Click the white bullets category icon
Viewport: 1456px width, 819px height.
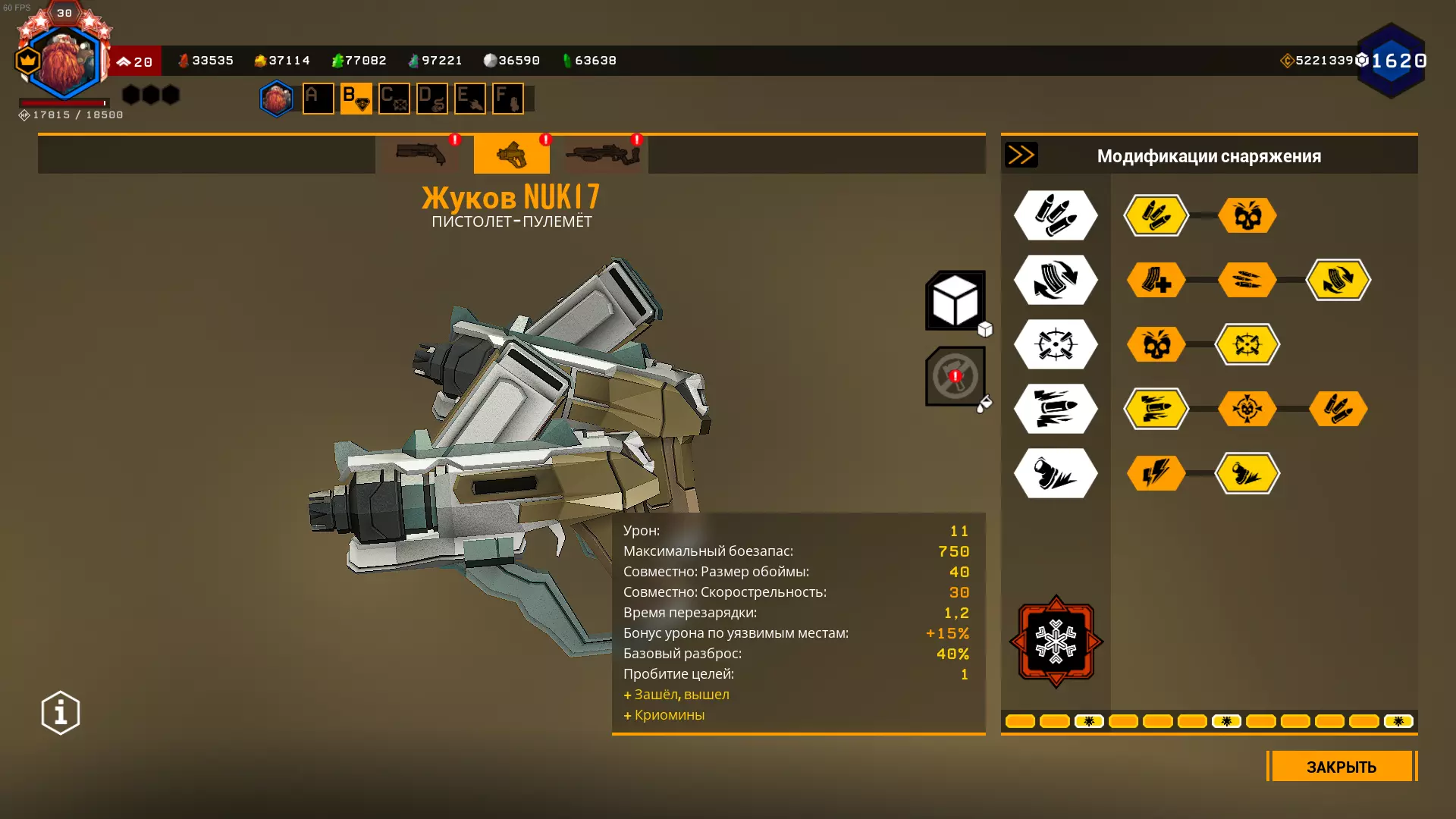click(1056, 215)
